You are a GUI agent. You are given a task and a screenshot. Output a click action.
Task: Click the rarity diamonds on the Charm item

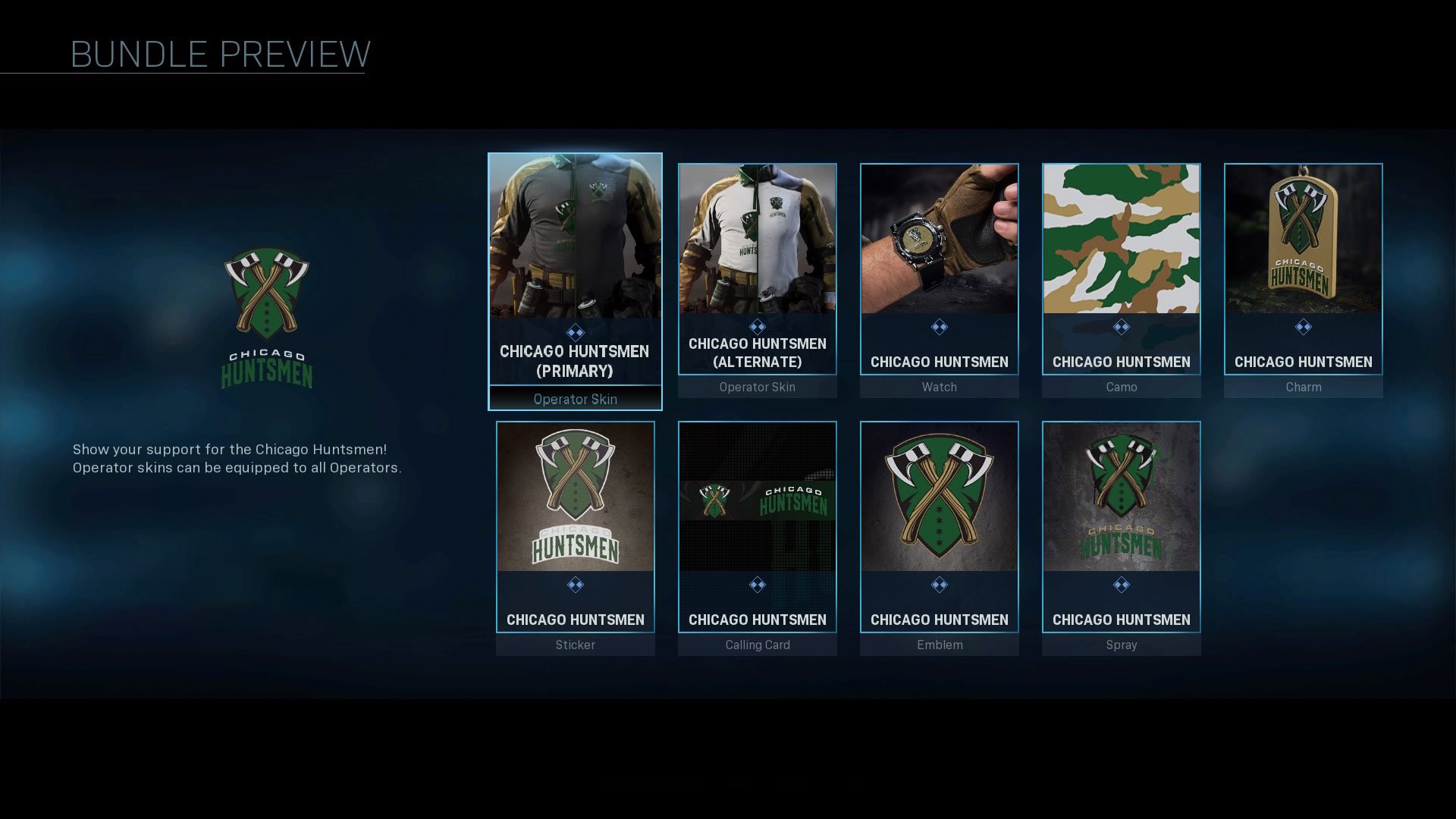(x=1303, y=327)
